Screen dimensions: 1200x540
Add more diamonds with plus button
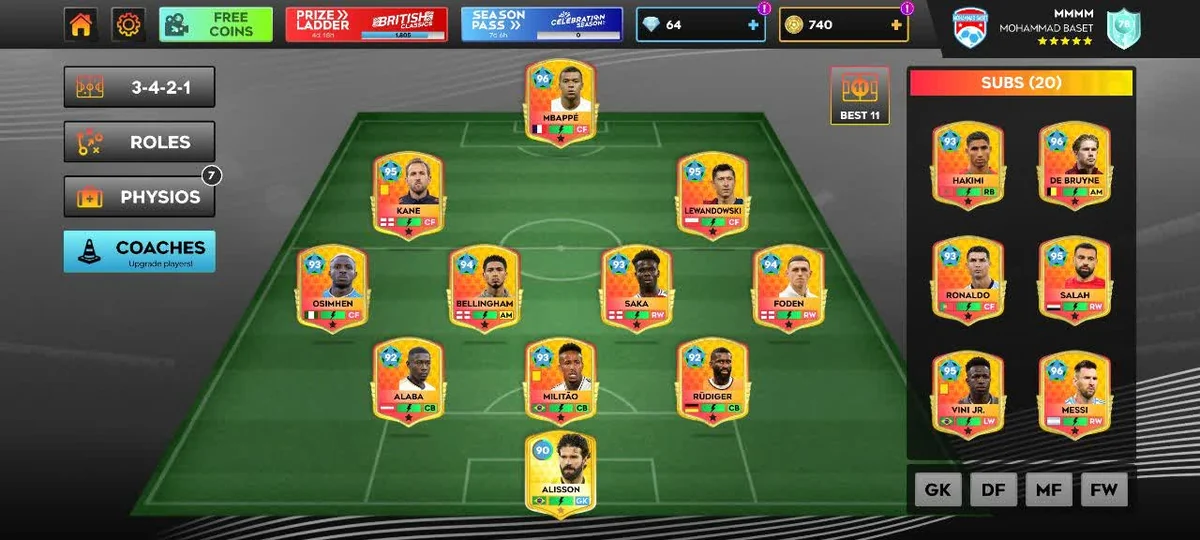pyautogui.click(x=753, y=25)
